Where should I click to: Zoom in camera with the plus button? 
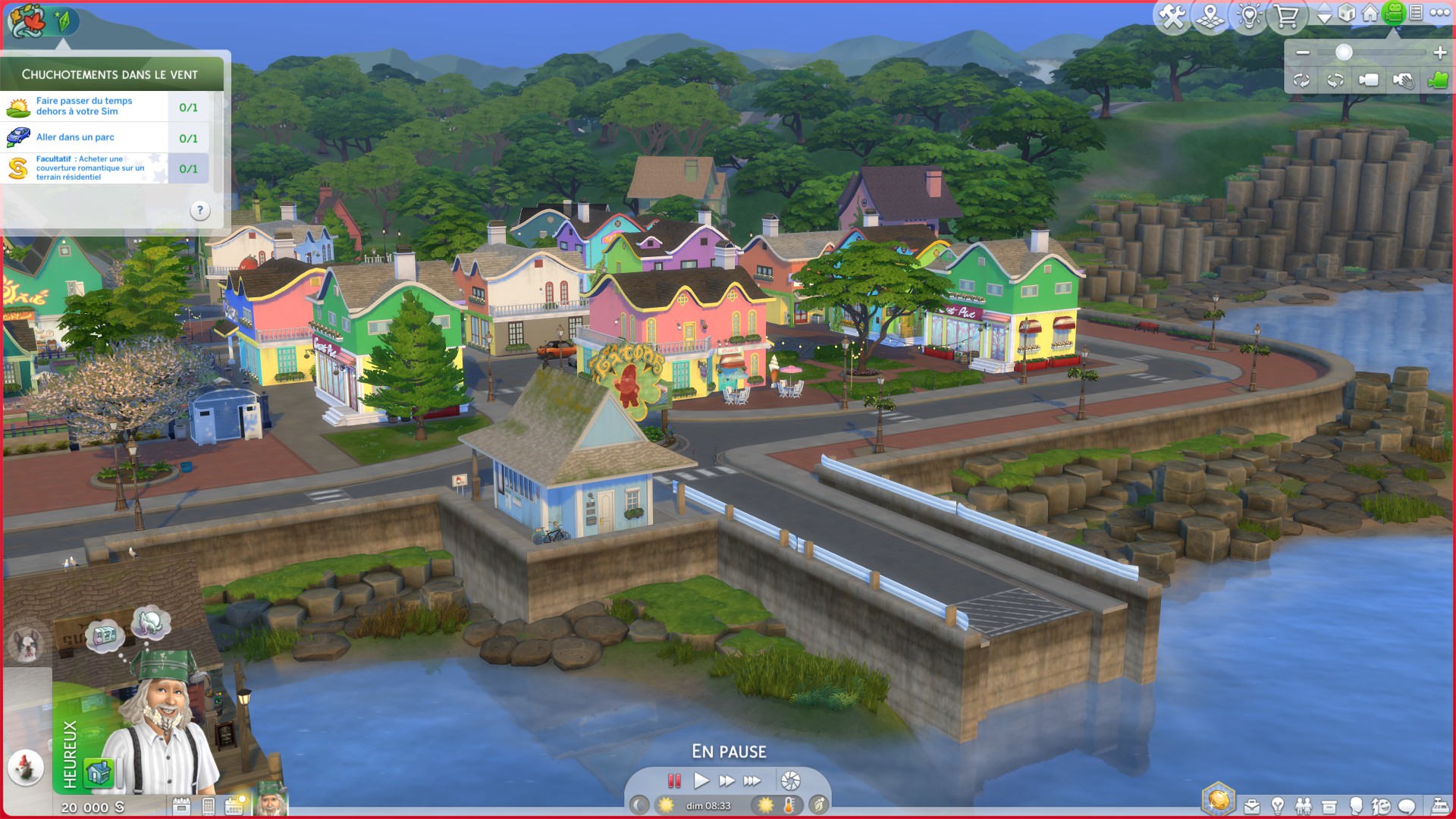1440,52
